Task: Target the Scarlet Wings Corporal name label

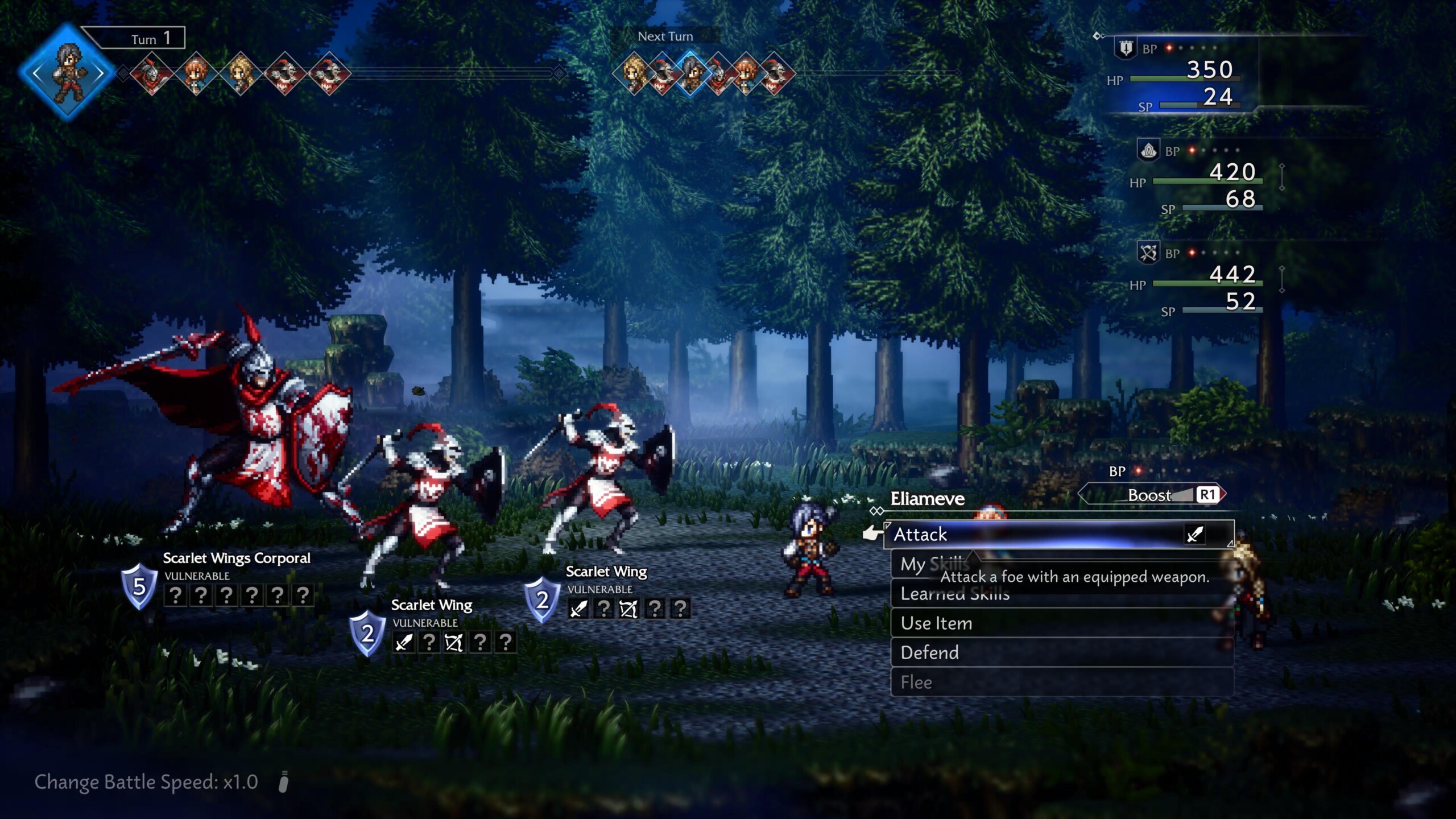Action: point(237,558)
